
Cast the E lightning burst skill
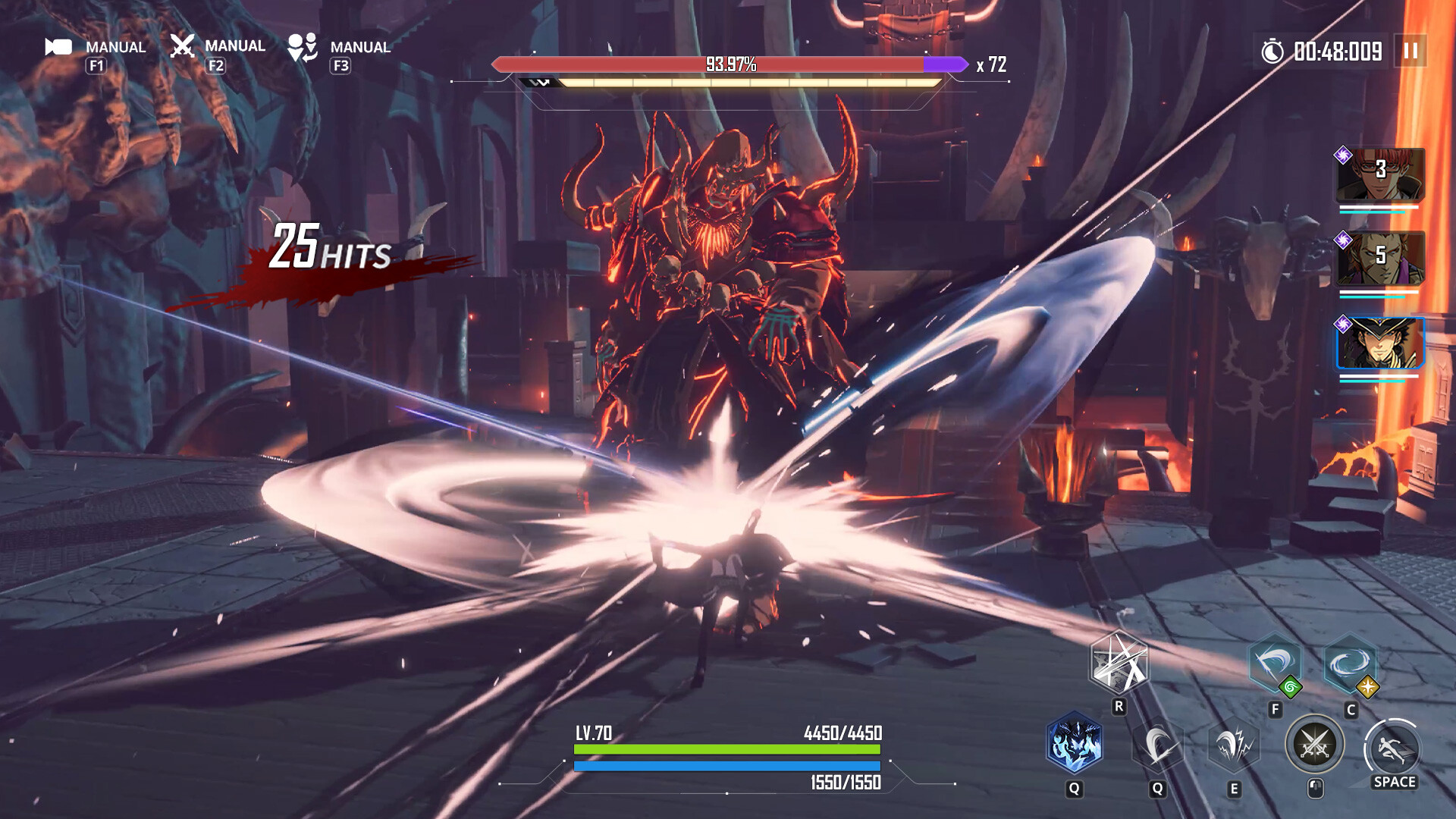click(1234, 747)
